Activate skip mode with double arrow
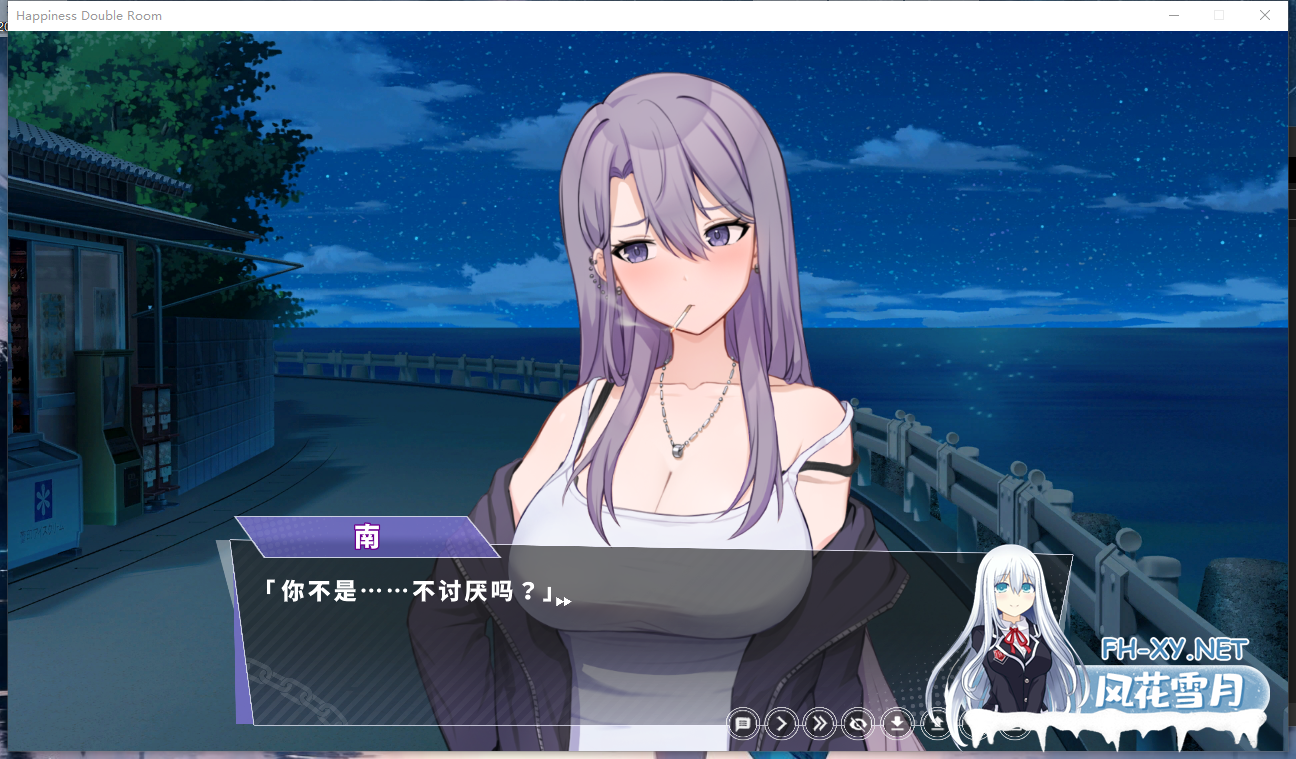Screen dimensions: 1296x759 (820, 723)
